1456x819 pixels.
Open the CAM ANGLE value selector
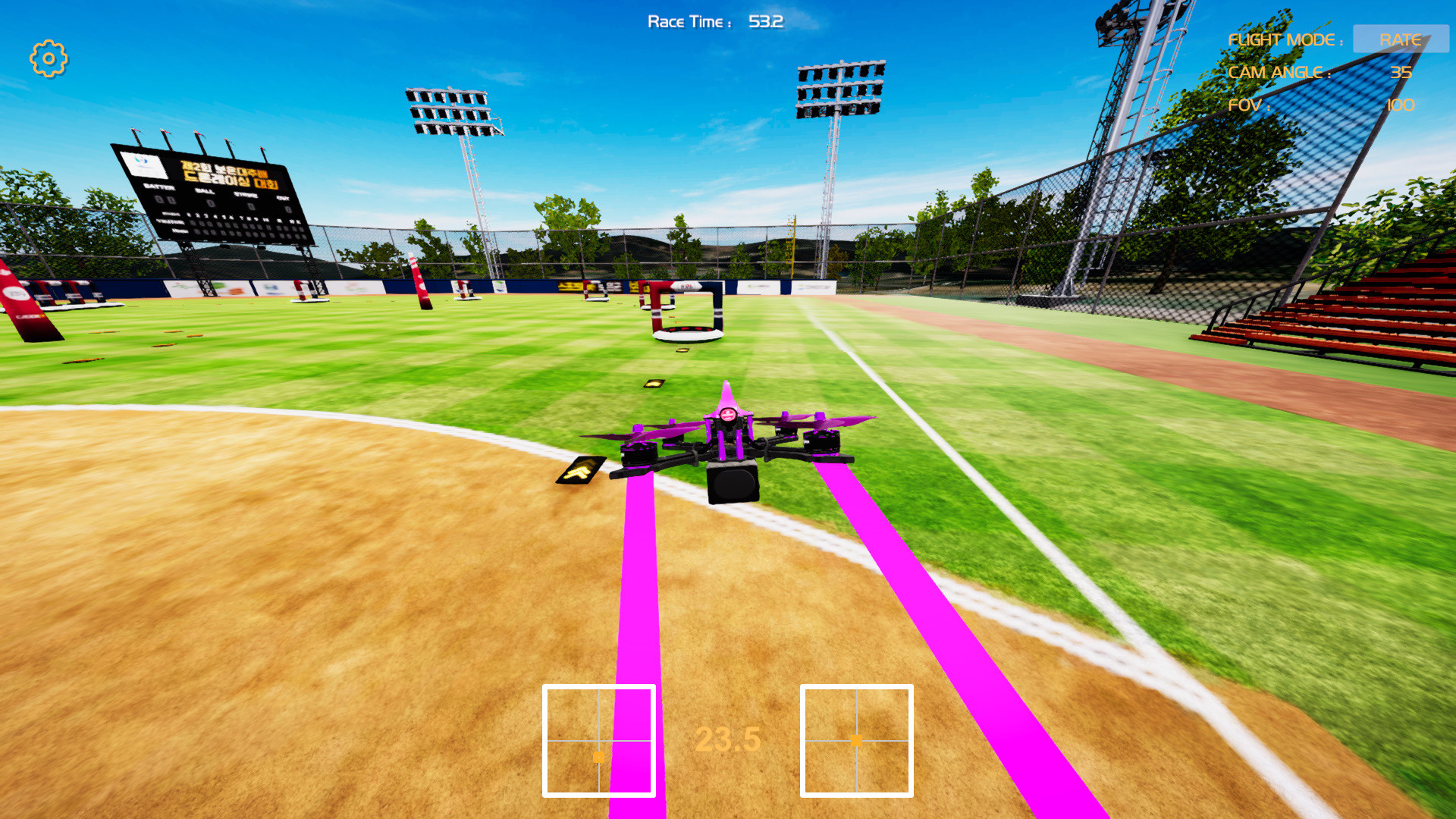pos(1401,73)
